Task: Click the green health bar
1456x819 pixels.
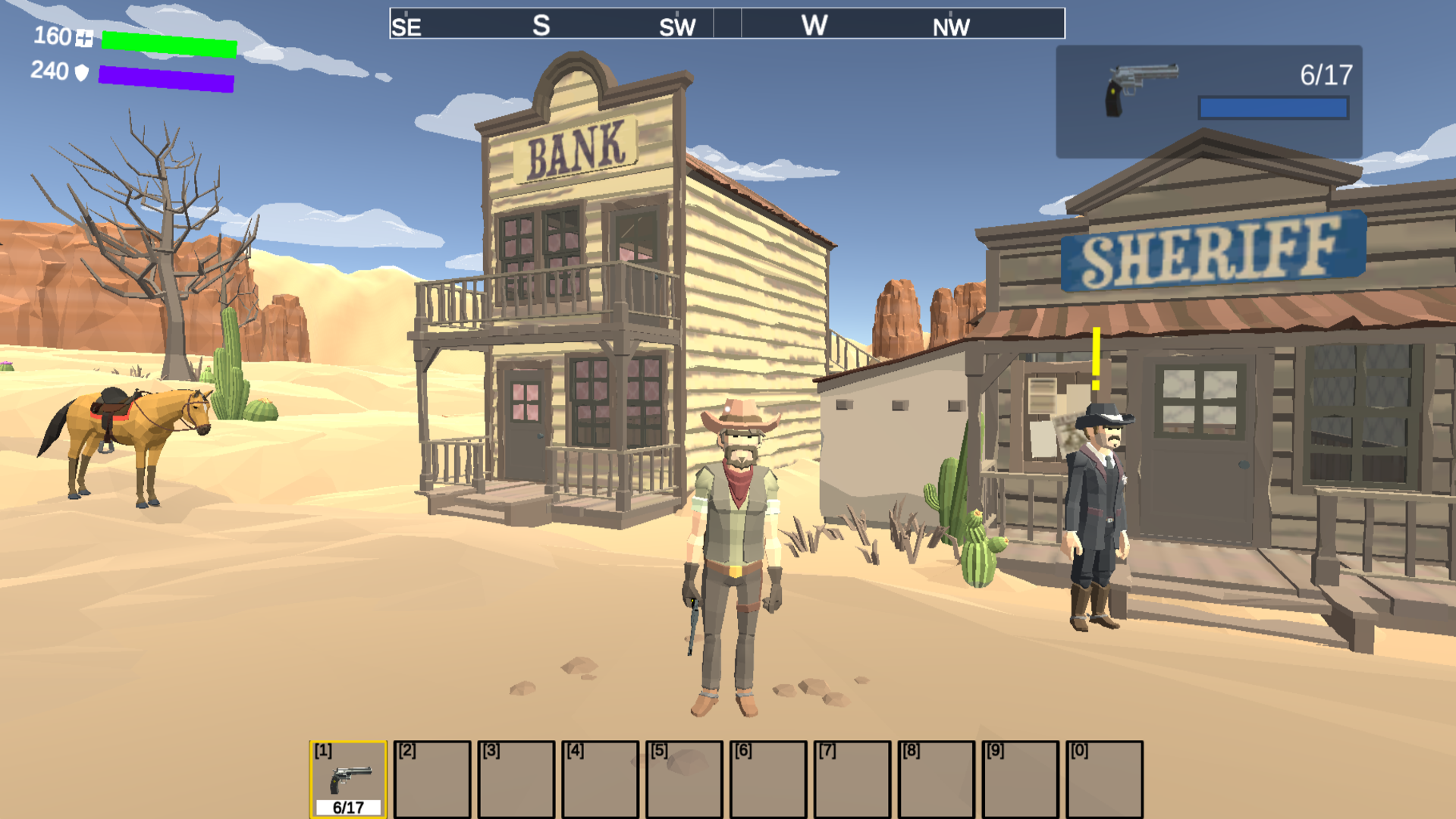Action: [167, 45]
